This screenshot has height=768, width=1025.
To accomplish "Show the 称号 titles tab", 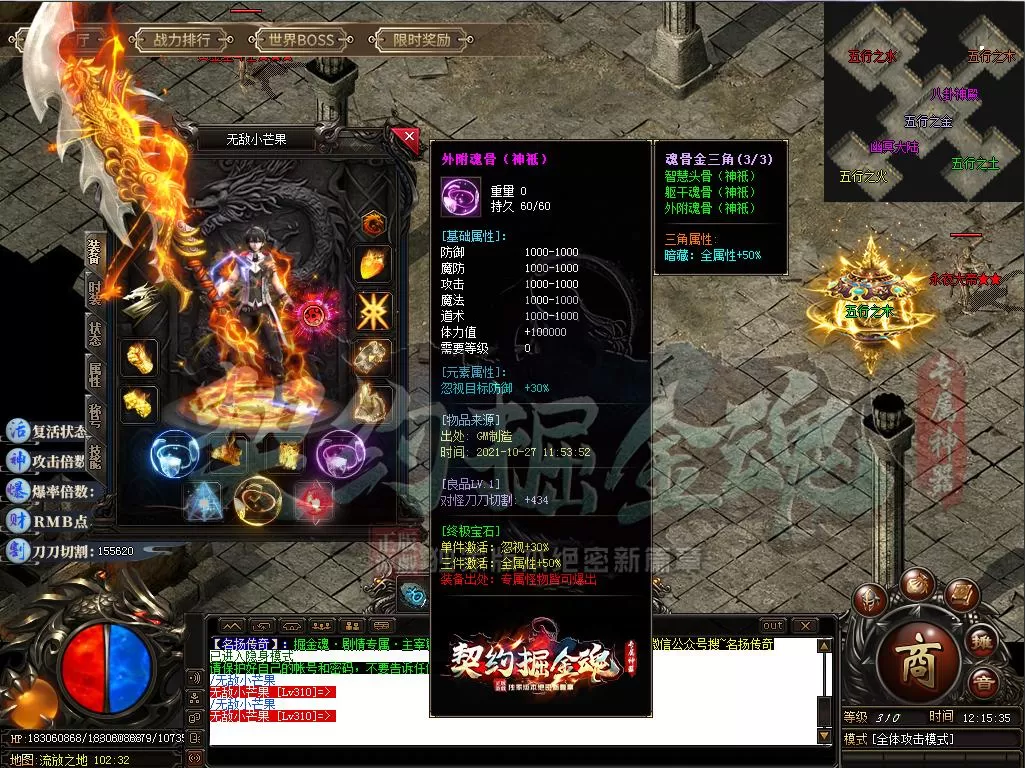I will [94, 416].
